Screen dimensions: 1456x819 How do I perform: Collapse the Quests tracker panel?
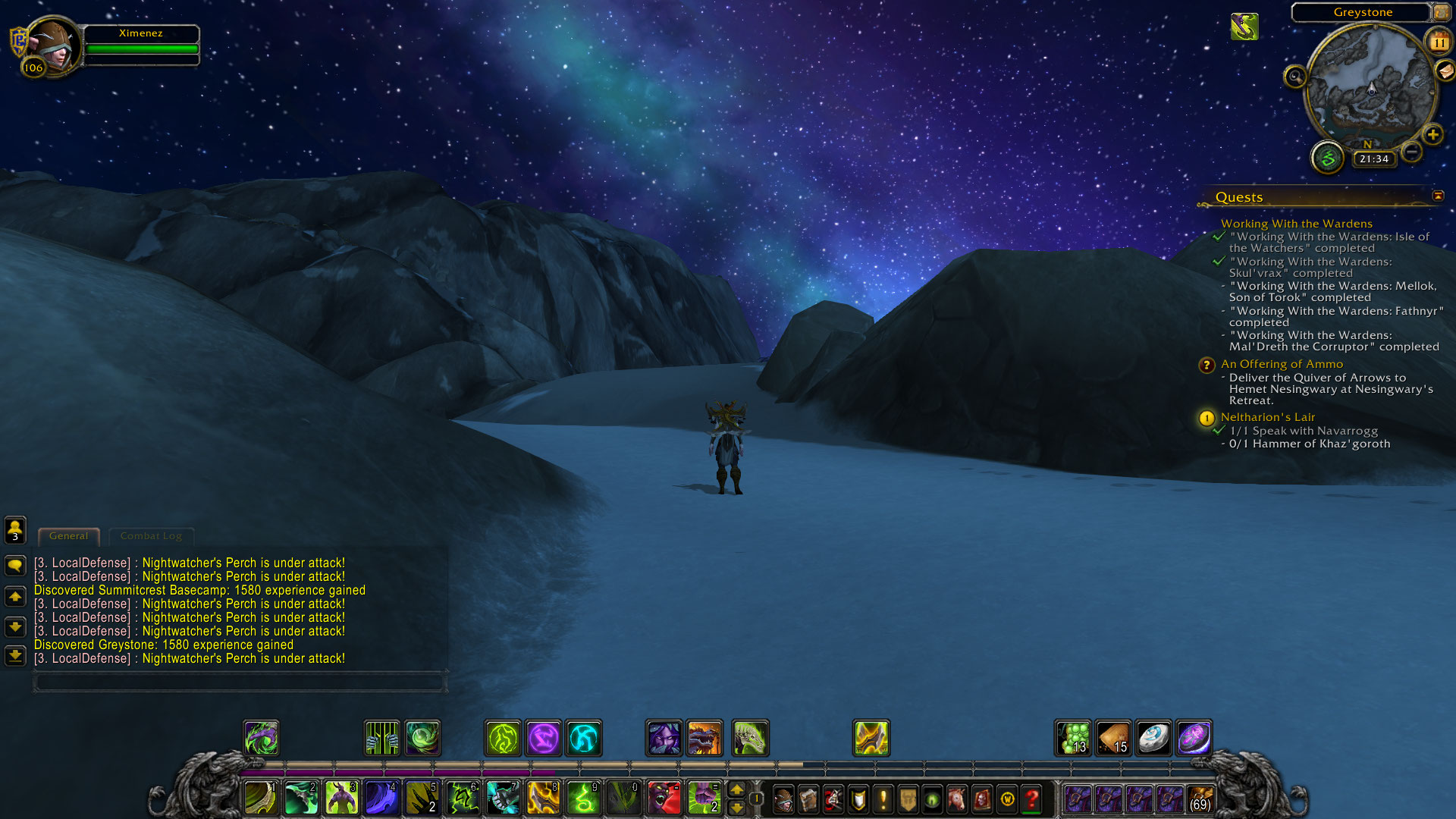click(x=1438, y=196)
